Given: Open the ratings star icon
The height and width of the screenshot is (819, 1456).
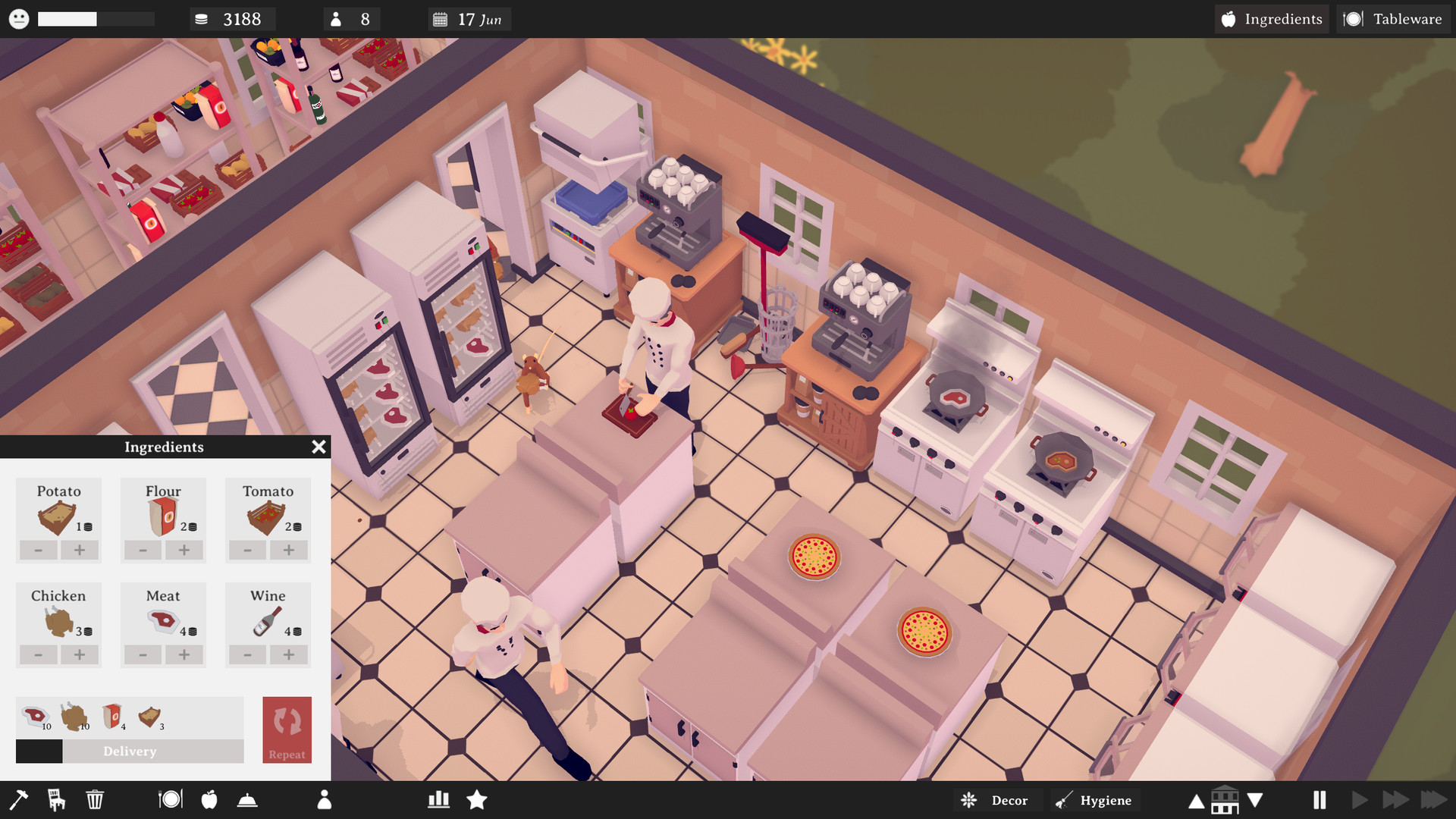Looking at the screenshot, I should (477, 799).
